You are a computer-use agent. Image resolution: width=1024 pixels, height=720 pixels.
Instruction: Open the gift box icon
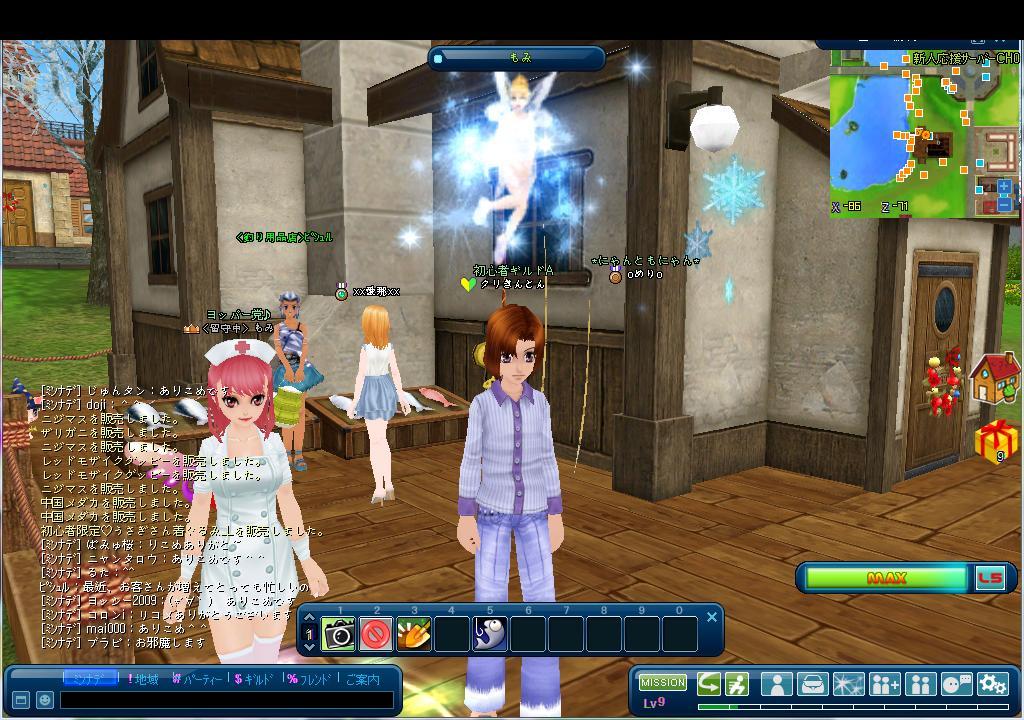click(995, 441)
